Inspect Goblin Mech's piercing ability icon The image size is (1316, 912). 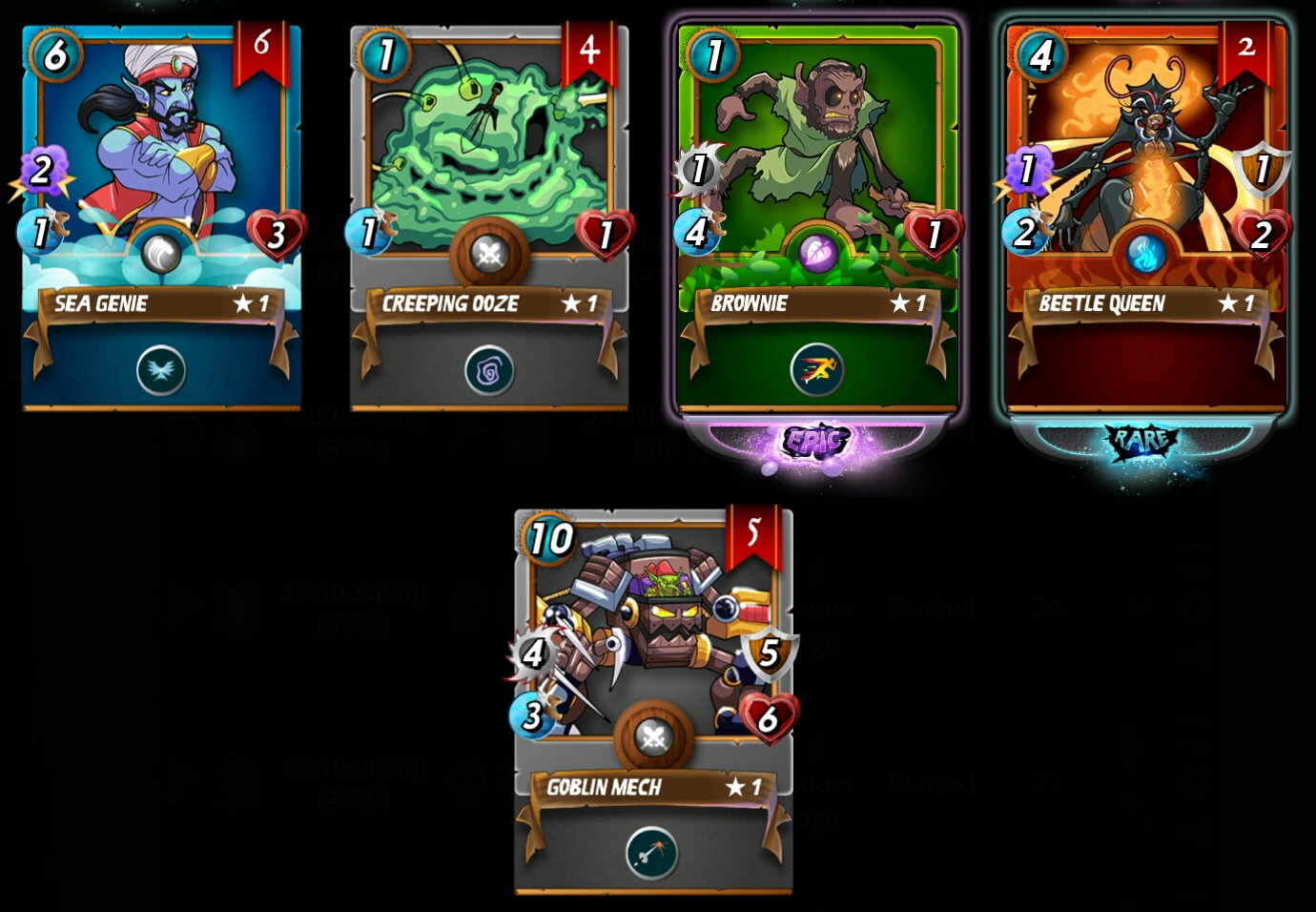pos(652,854)
